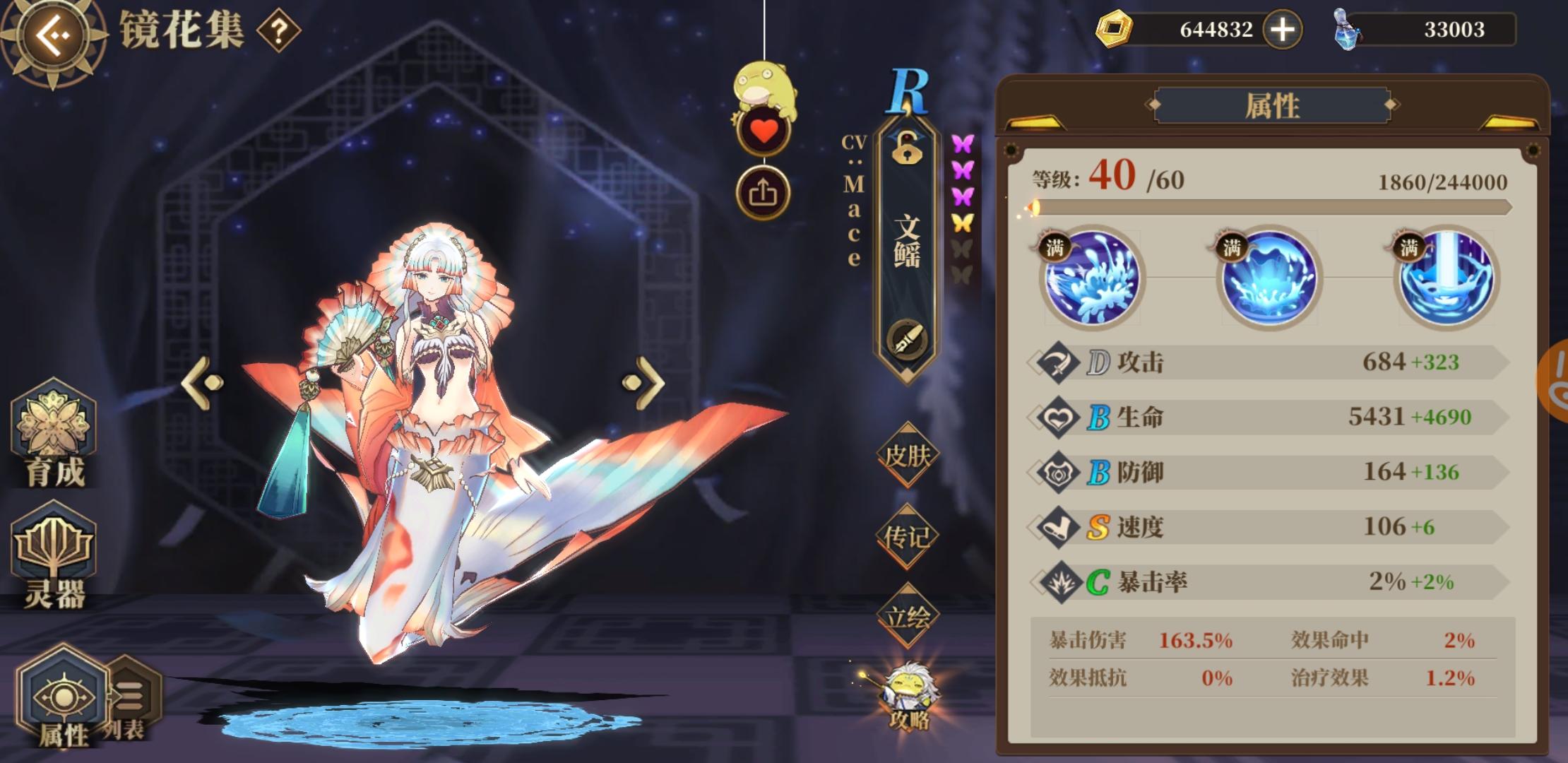
Task: Toggle the heart favorite for this character
Action: (x=764, y=130)
